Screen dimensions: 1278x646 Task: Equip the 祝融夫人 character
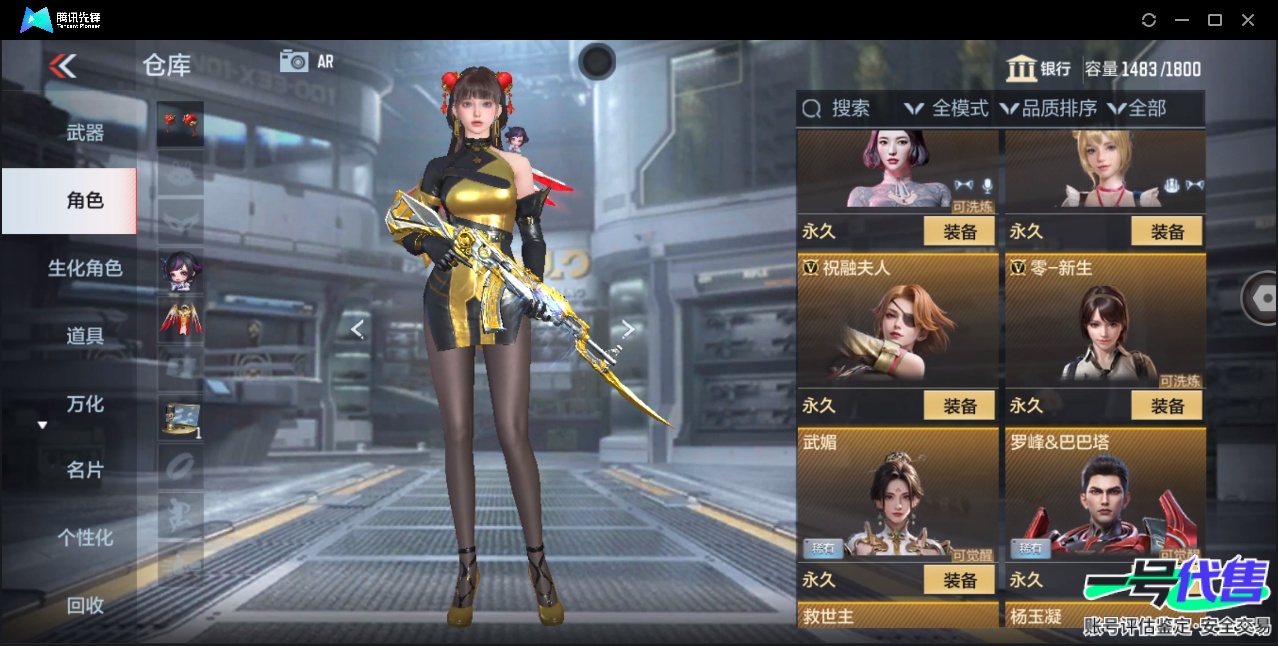[959, 405]
